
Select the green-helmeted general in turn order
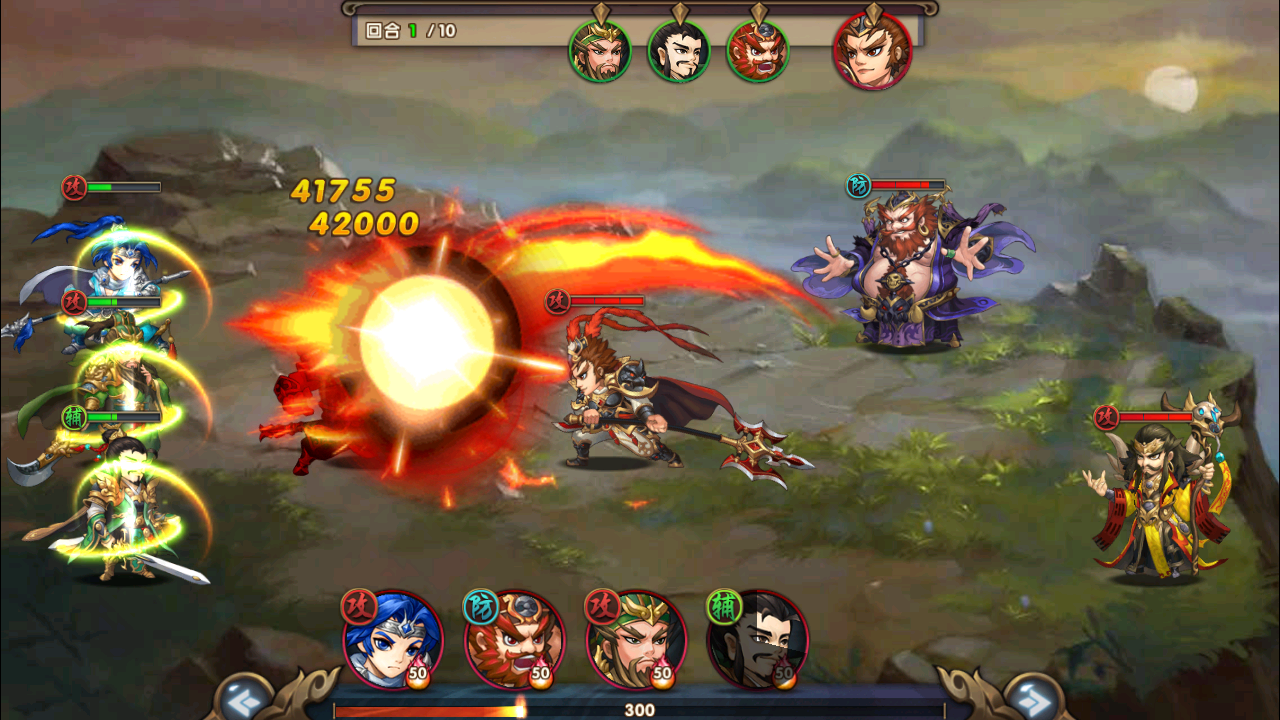pos(600,51)
